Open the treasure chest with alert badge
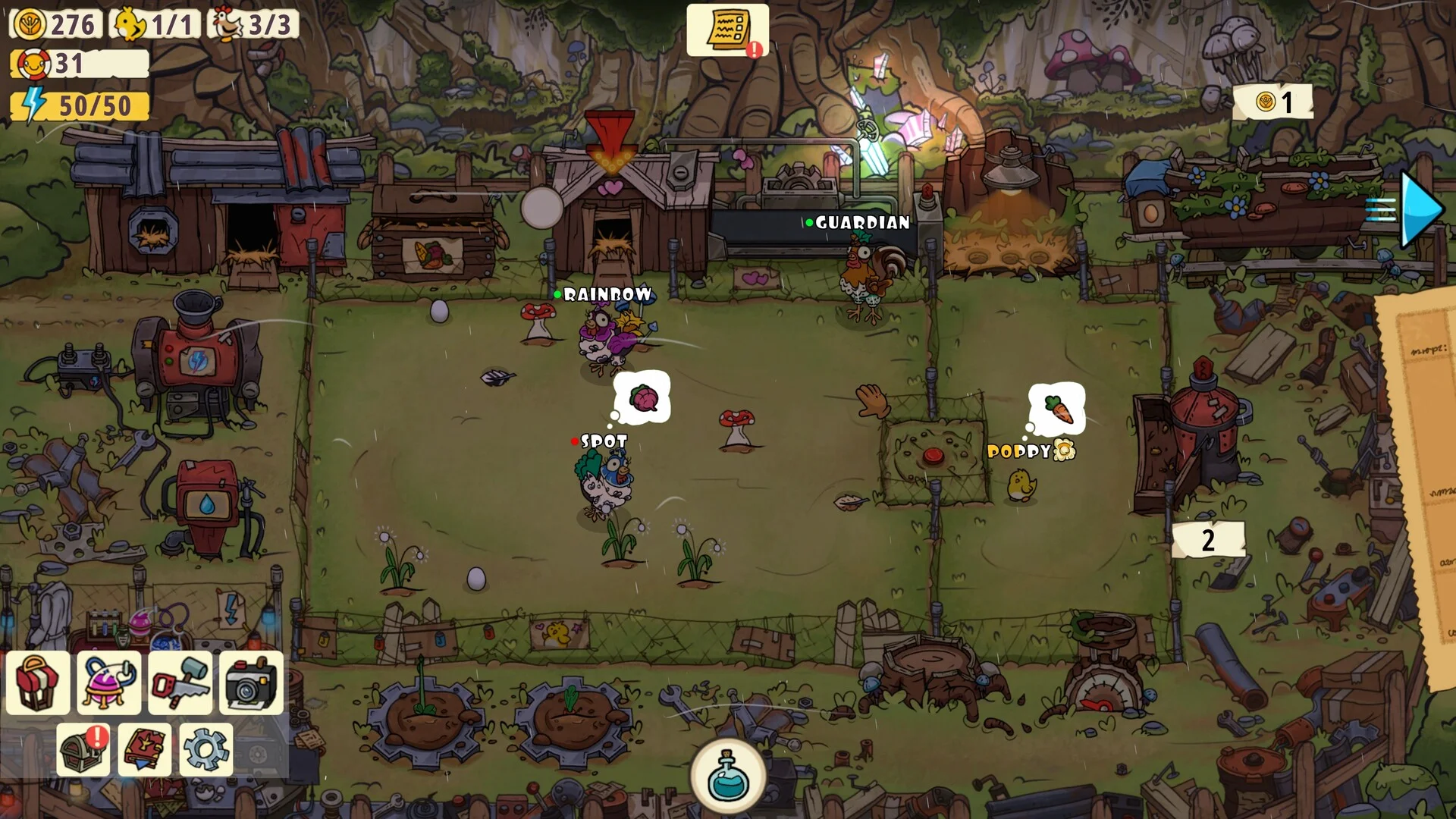The height and width of the screenshot is (819, 1456). 83,749
